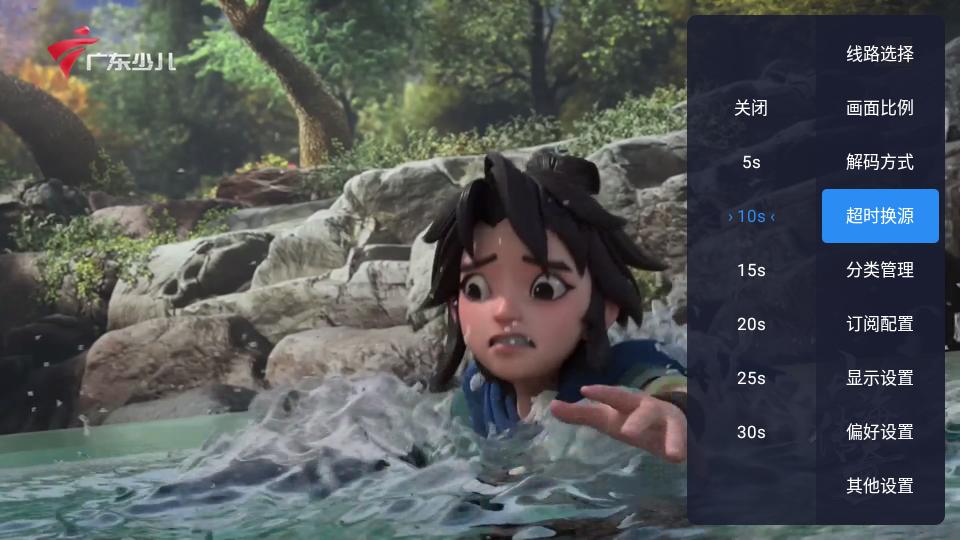This screenshot has height=540, width=960.
Task: Click the highlighted 超时换源 entry
Action: [x=880, y=216]
